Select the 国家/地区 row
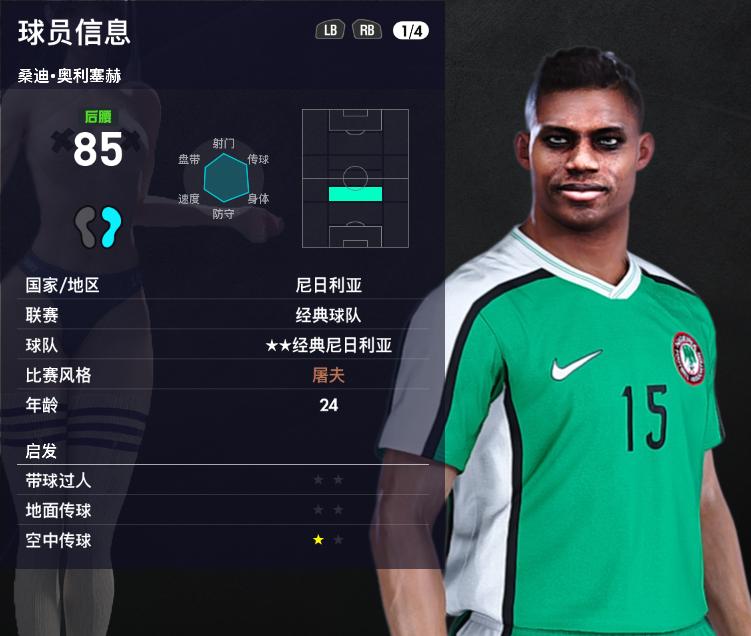 click(x=227, y=285)
